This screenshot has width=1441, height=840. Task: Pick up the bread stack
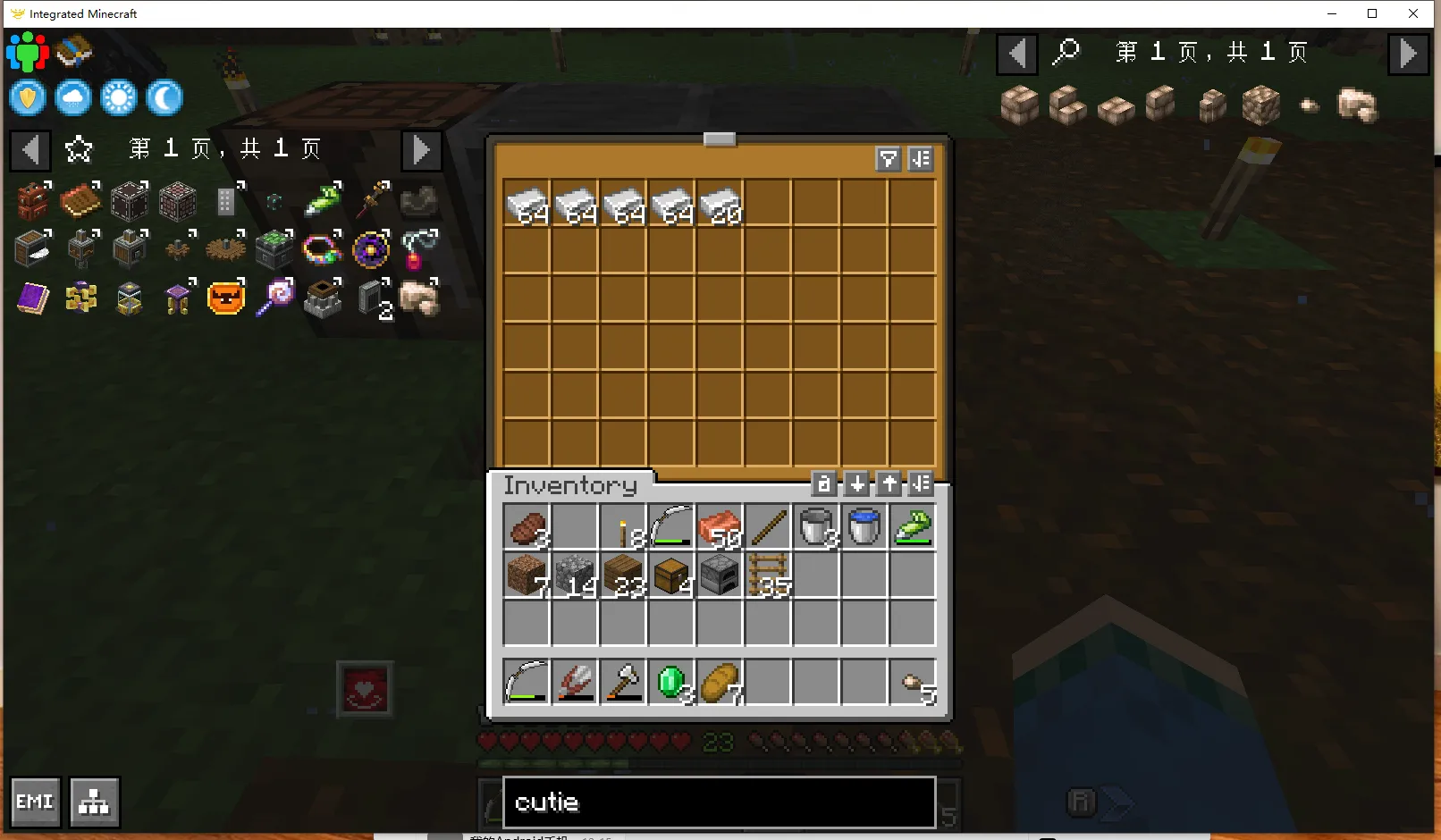pos(720,683)
